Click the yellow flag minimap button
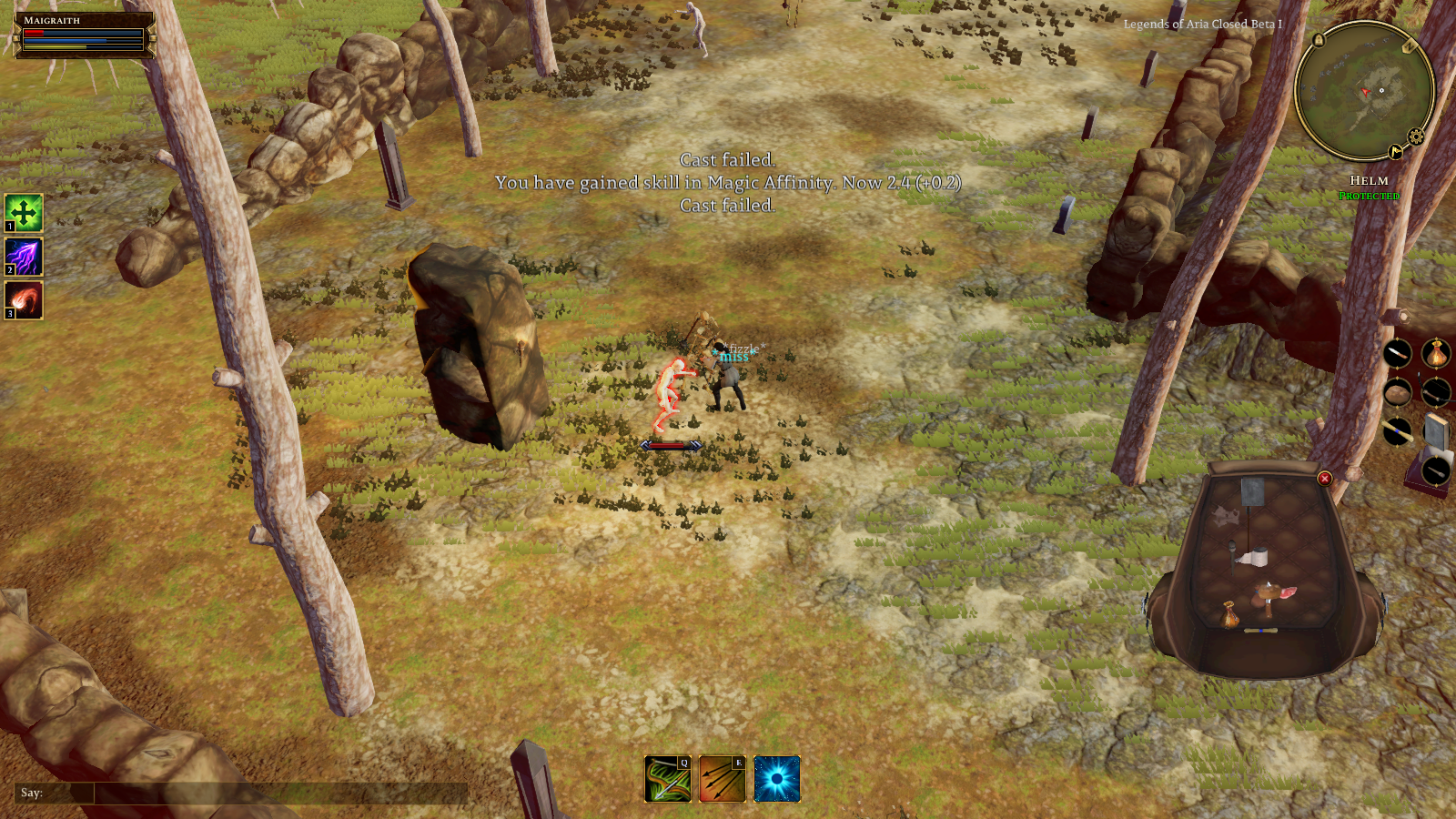The image size is (1456, 819). tap(1396, 152)
